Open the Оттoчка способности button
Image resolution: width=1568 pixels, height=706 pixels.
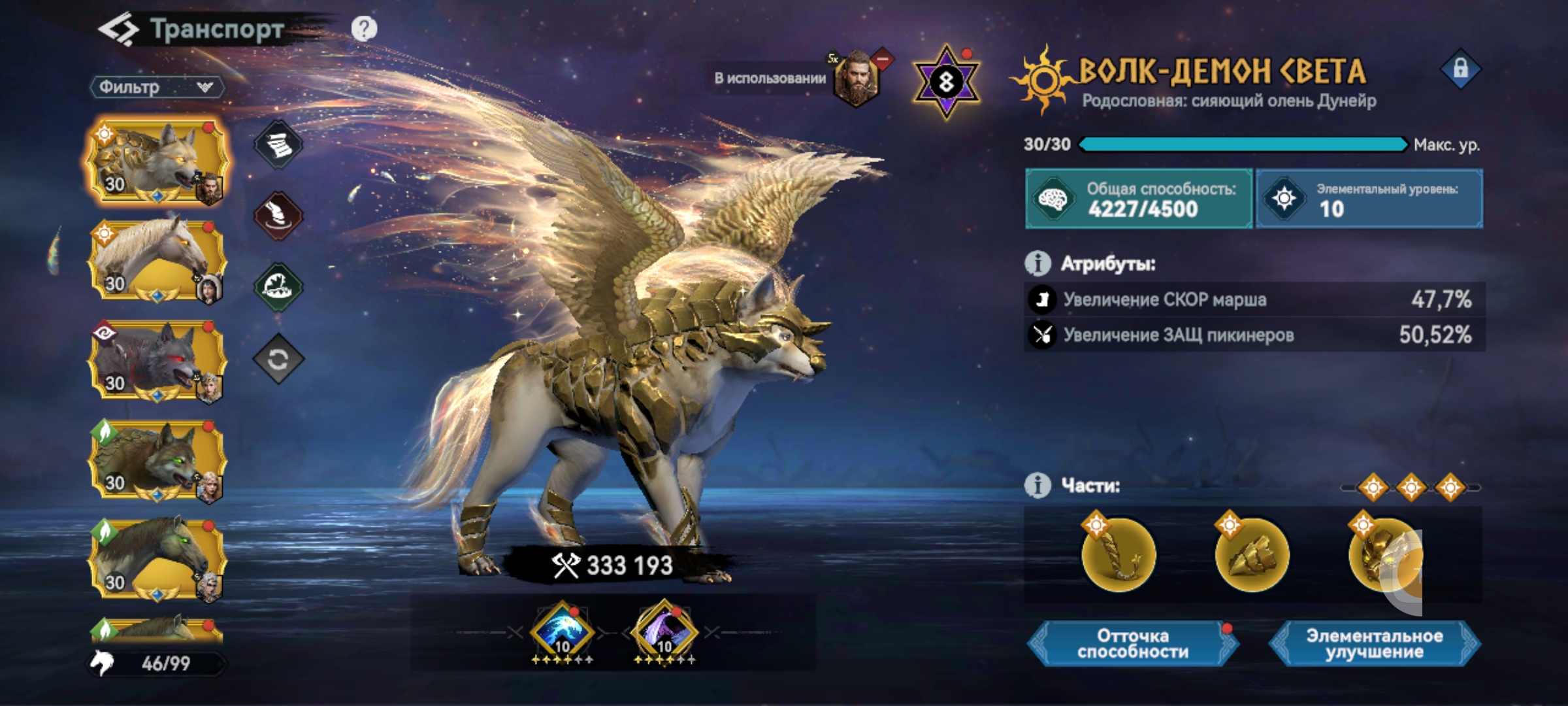point(1132,644)
